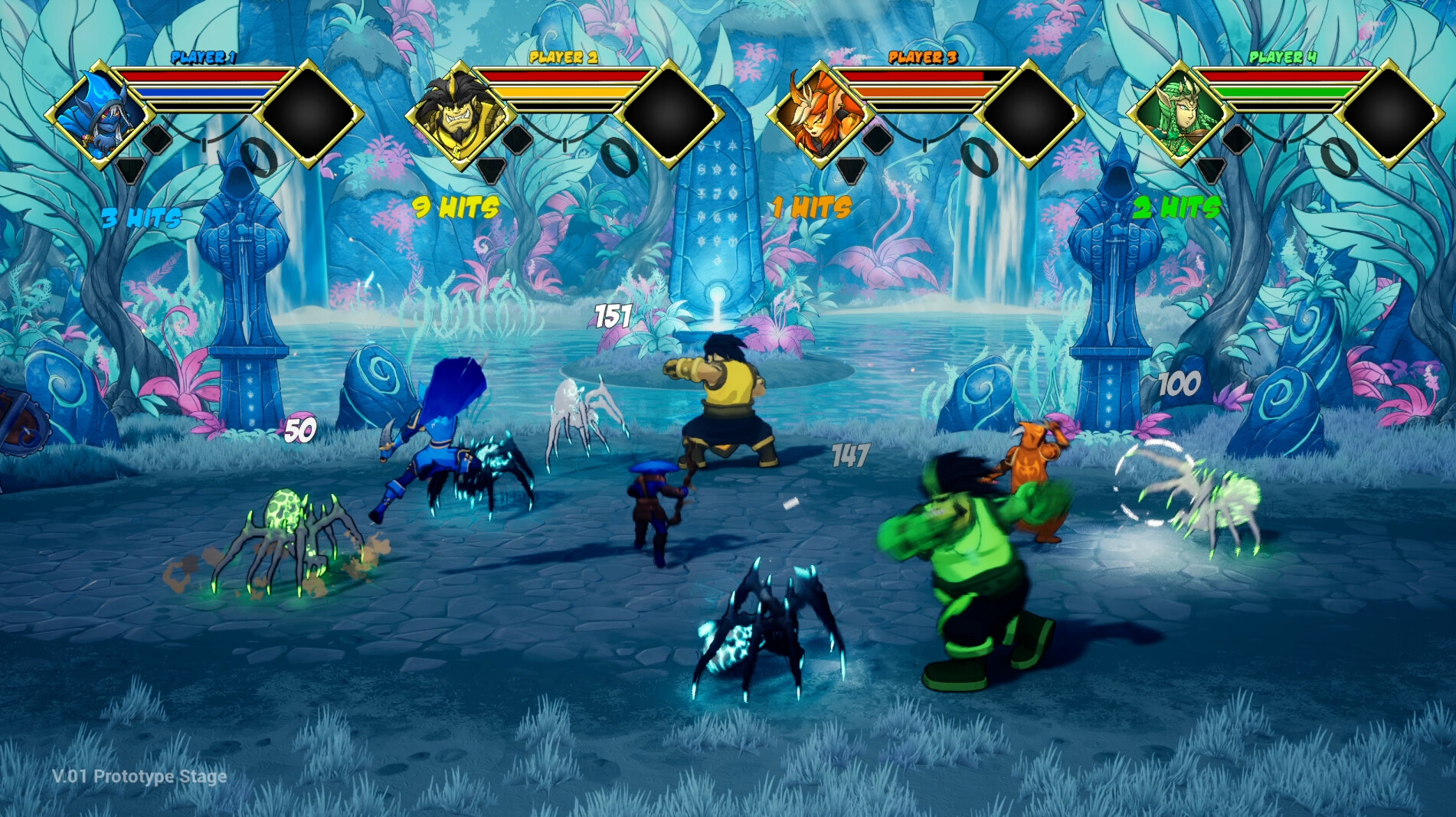The width and height of the screenshot is (1456, 817).
Task: Click the PLAYER 4 nameplate
Action: 1284,56
